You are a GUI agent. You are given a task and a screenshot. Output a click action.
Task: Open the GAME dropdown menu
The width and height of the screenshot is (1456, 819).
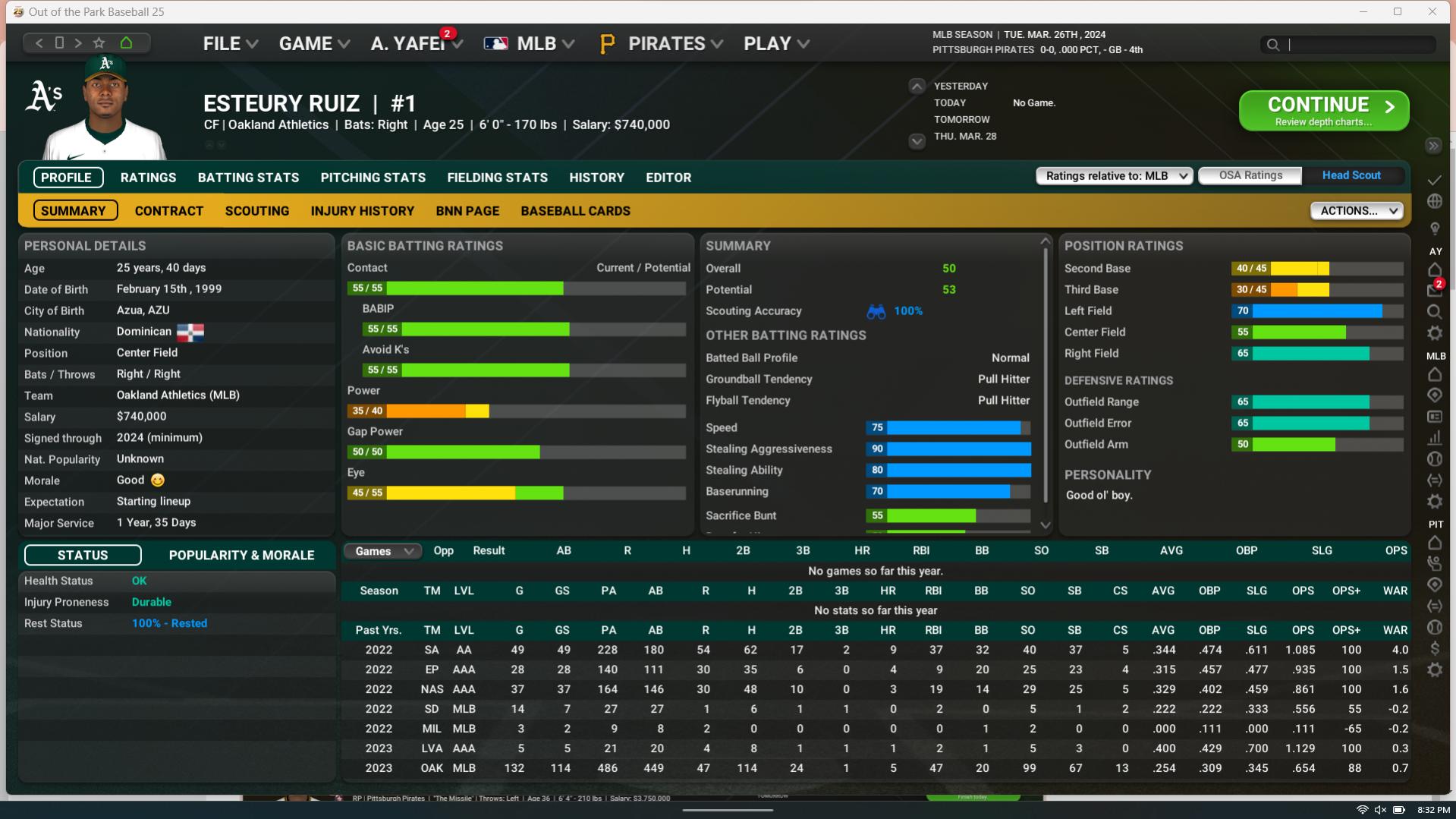[313, 44]
